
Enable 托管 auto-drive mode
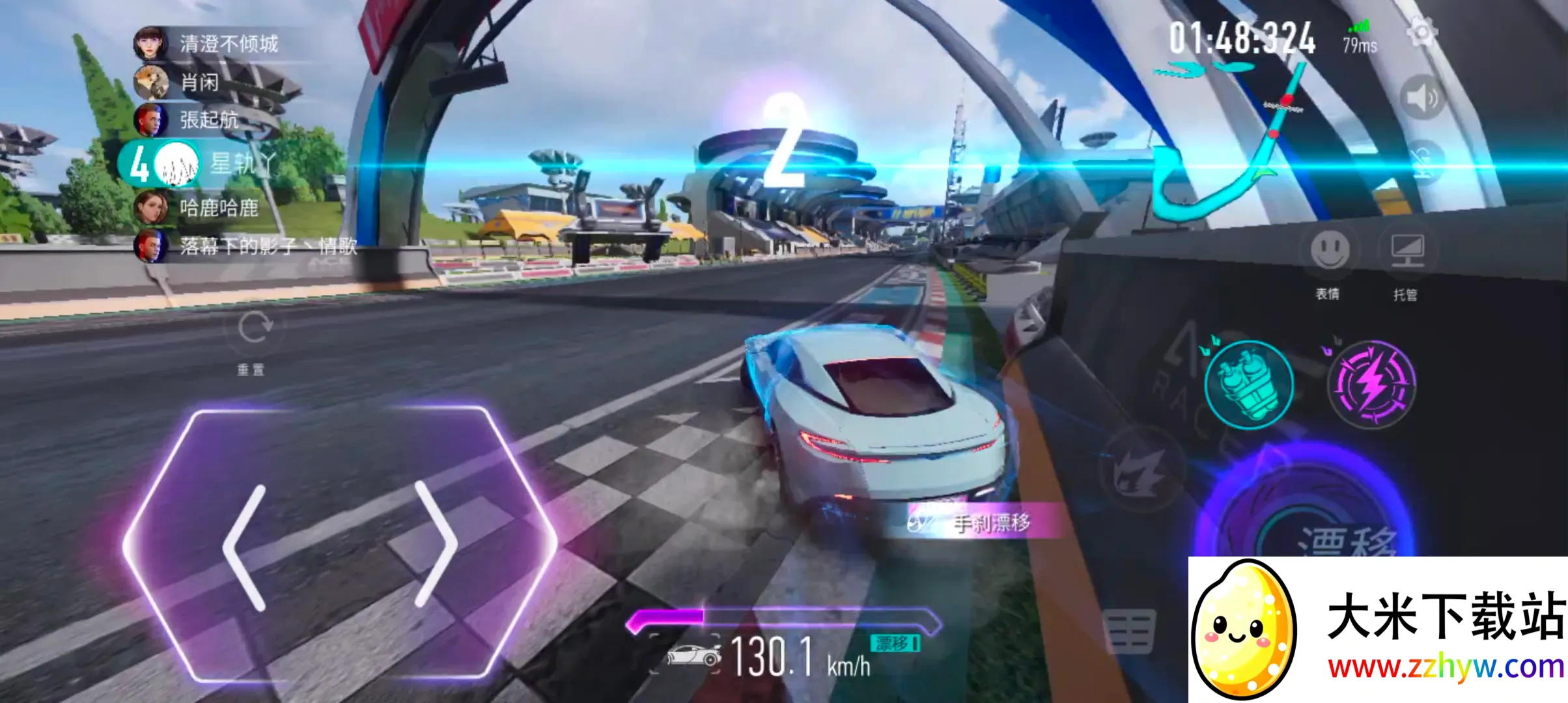(1407, 250)
